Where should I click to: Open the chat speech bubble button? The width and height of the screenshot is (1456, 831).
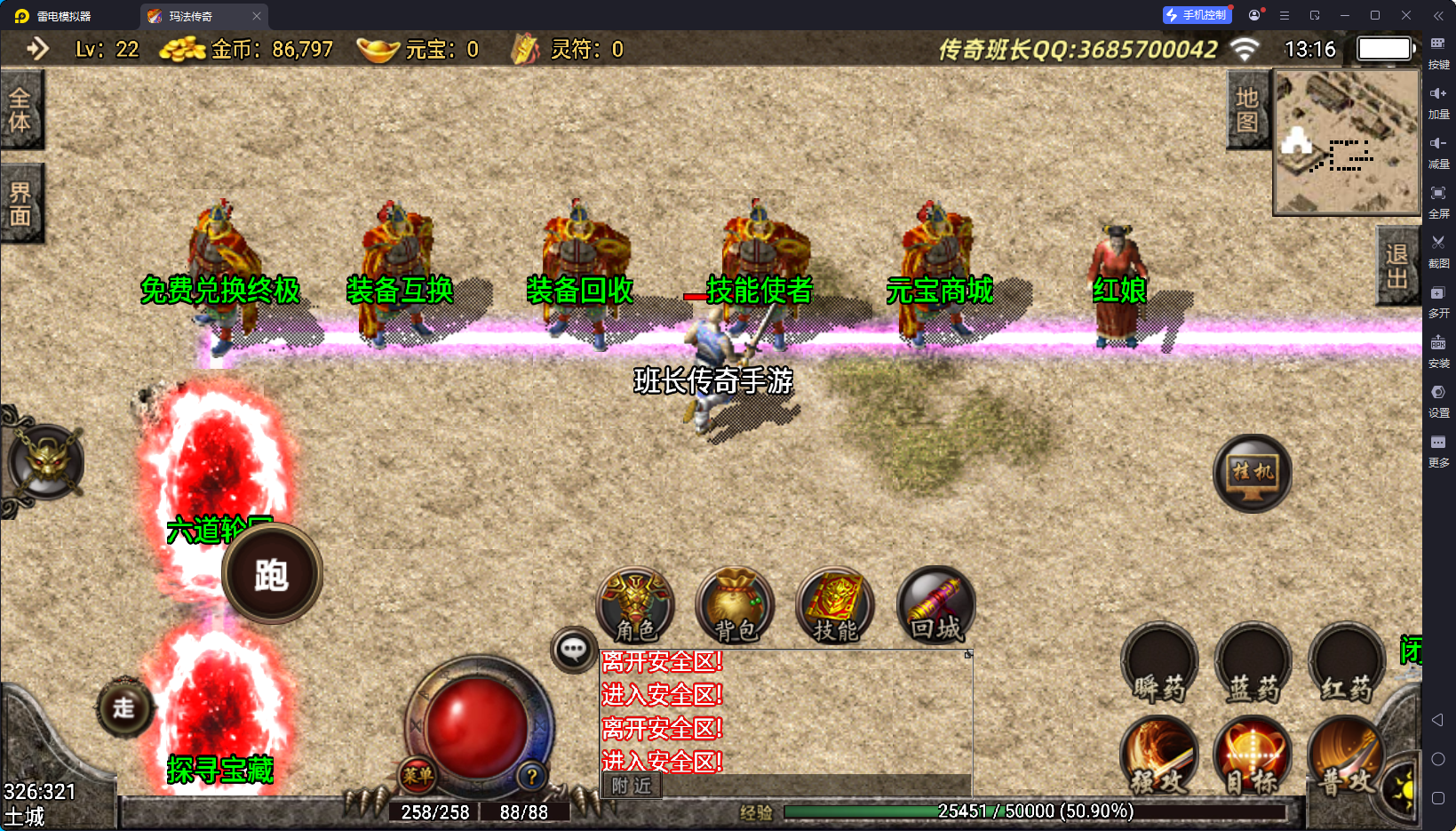click(x=573, y=650)
